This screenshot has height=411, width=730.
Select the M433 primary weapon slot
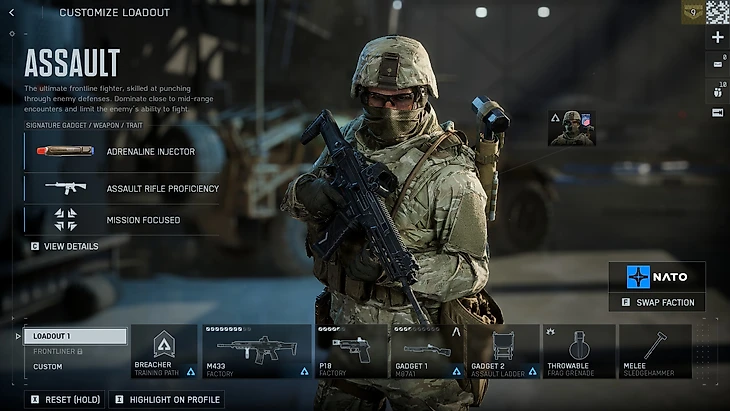[x=257, y=351]
